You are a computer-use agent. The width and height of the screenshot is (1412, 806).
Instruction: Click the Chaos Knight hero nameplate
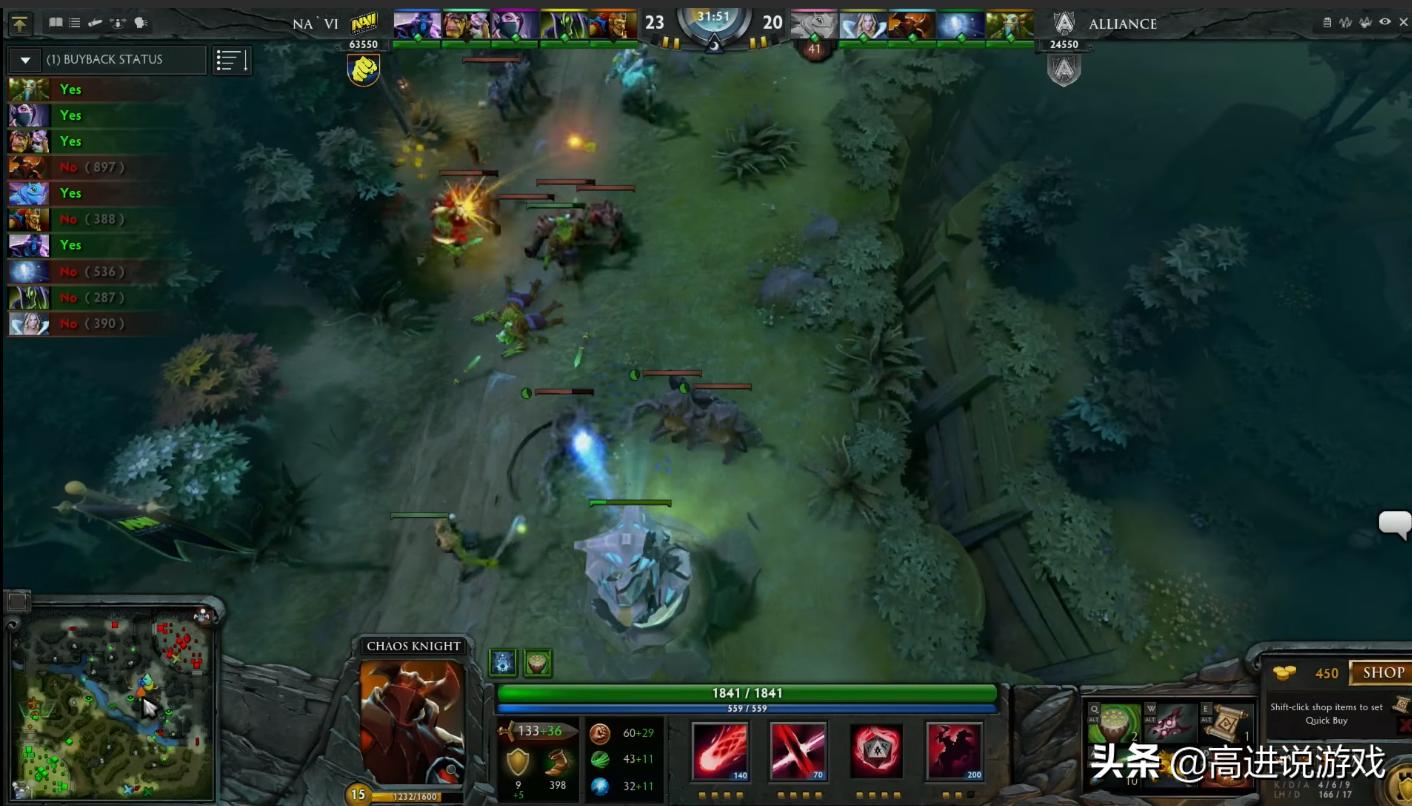tap(412, 646)
